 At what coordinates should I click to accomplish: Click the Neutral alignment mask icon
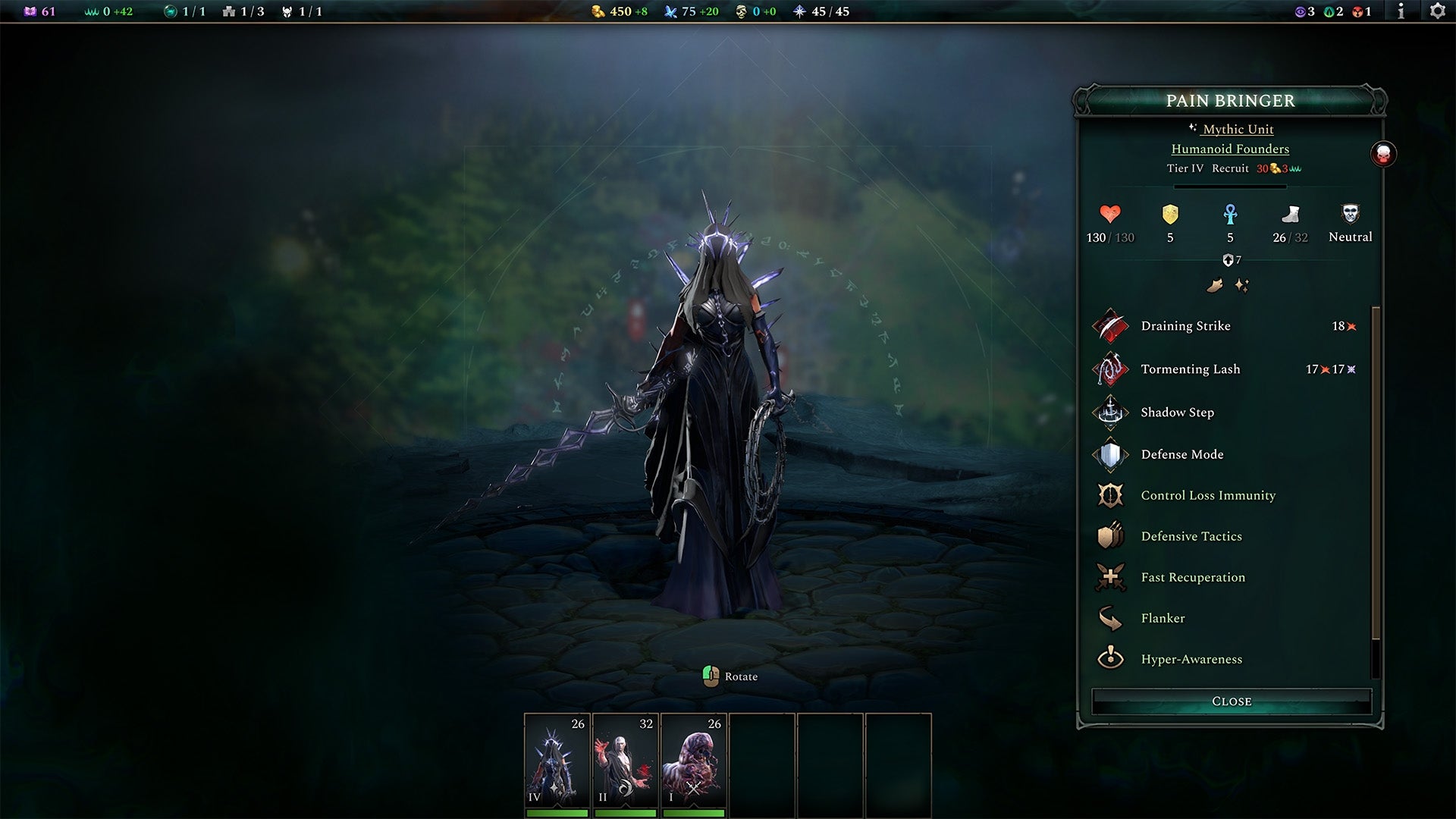[1349, 216]
